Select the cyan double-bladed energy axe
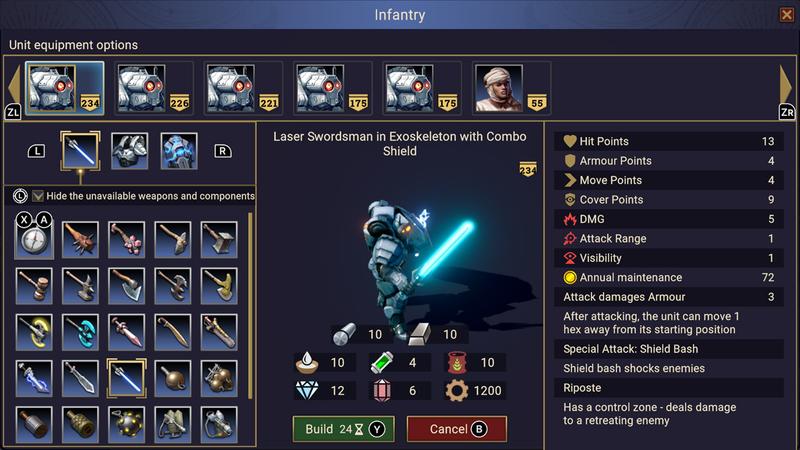Image resolution: width=800 pixels, height=450 pixels. point(80,332)
